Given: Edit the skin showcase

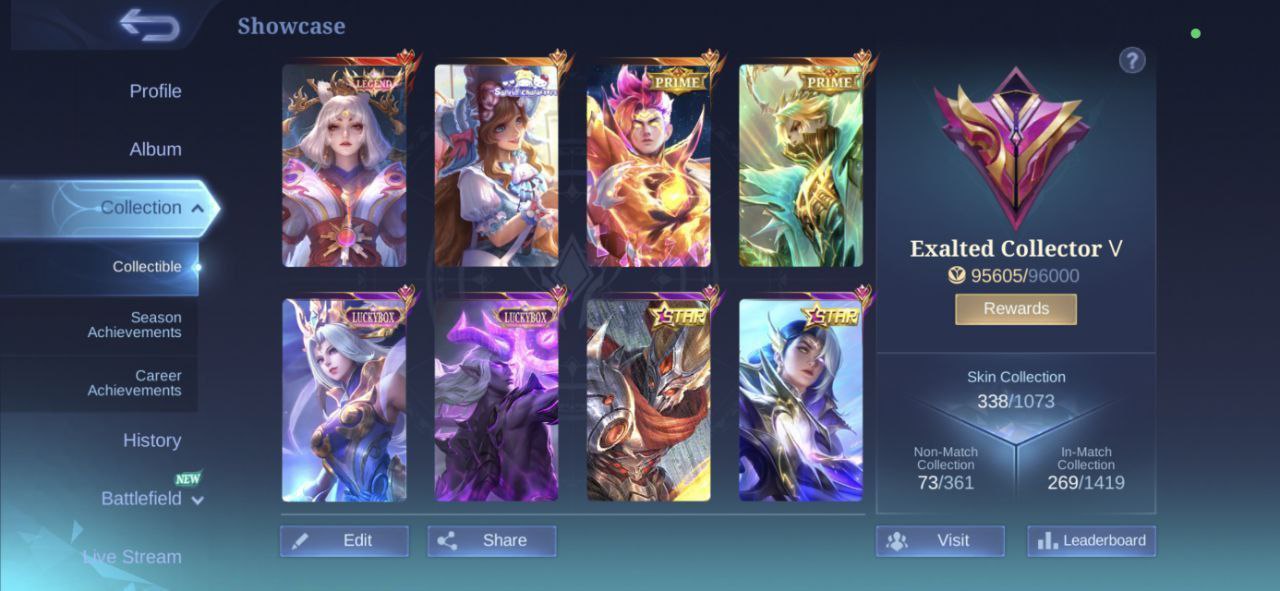Looking at the screenshot, I should pos(344,541).
